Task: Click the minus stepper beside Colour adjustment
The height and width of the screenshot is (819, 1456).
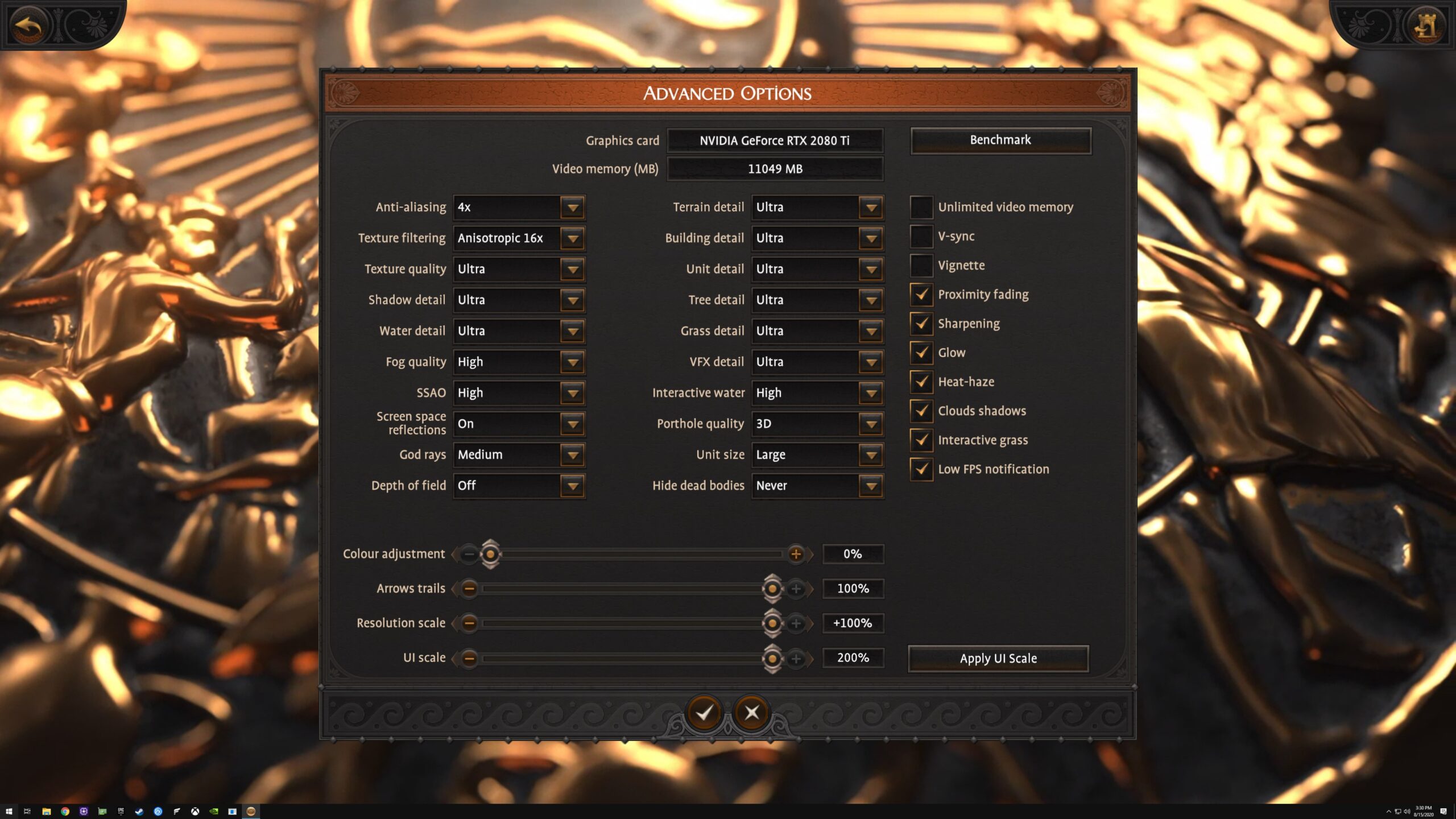Action: [469, 553]
